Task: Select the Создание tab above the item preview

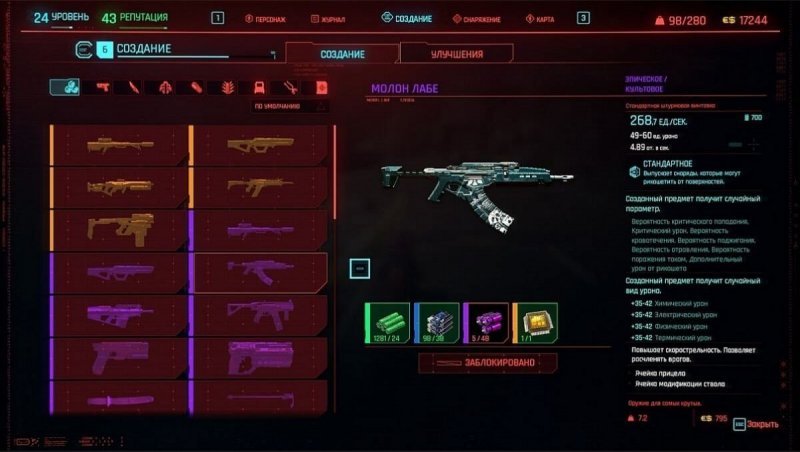Action: [x=342, y=54]
